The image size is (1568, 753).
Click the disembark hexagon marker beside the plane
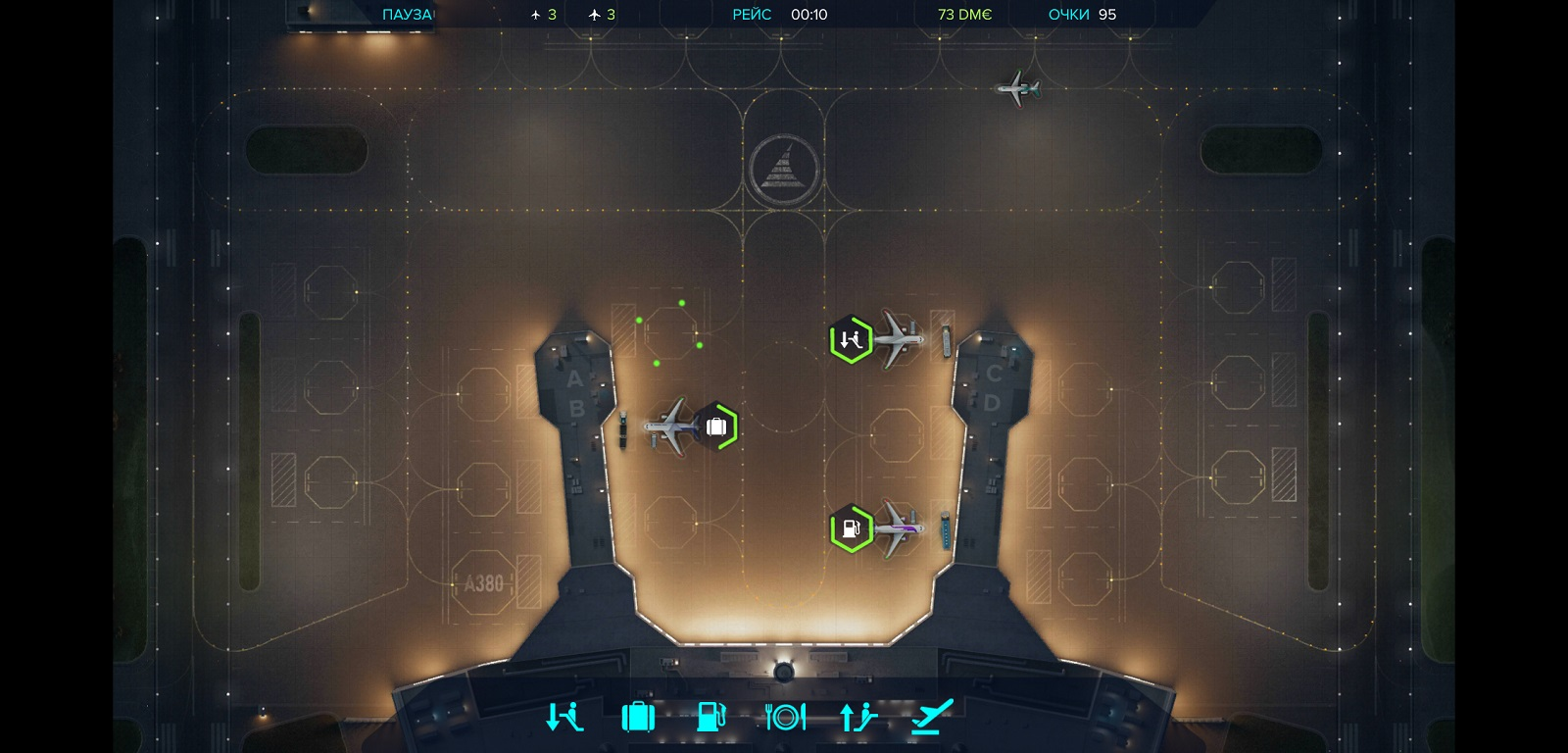(x=851, y=340)
